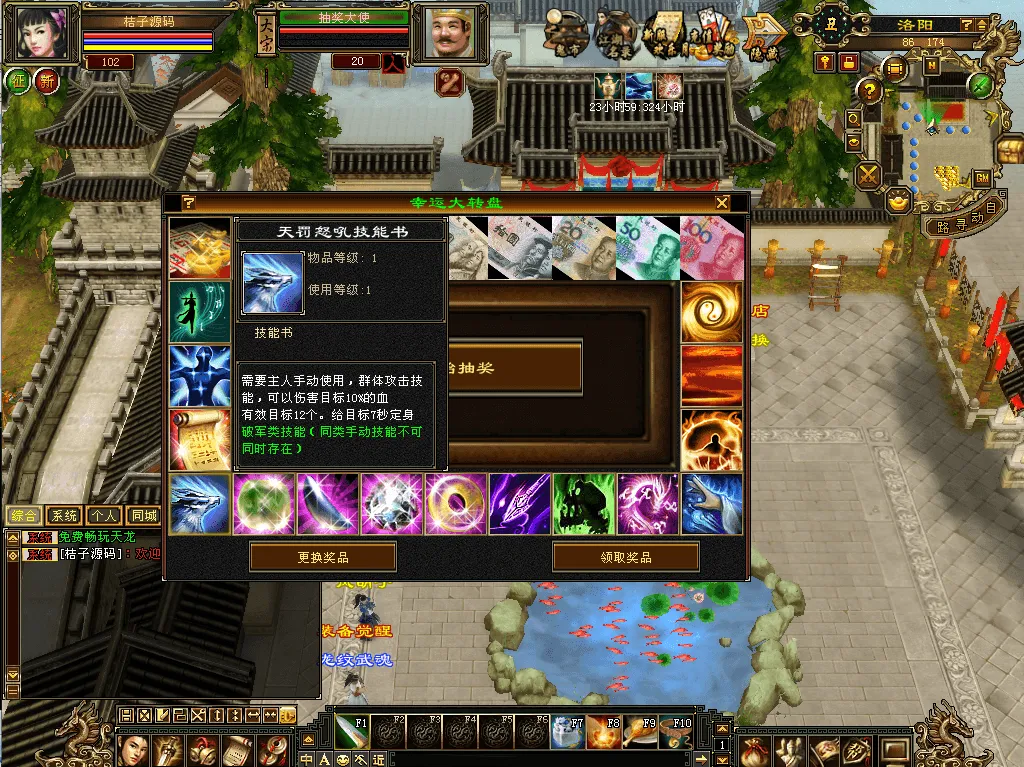This screenshot has height=767, width=1024.
Task: Switch chat to the 同城 tab
Action: pos(144,516)
